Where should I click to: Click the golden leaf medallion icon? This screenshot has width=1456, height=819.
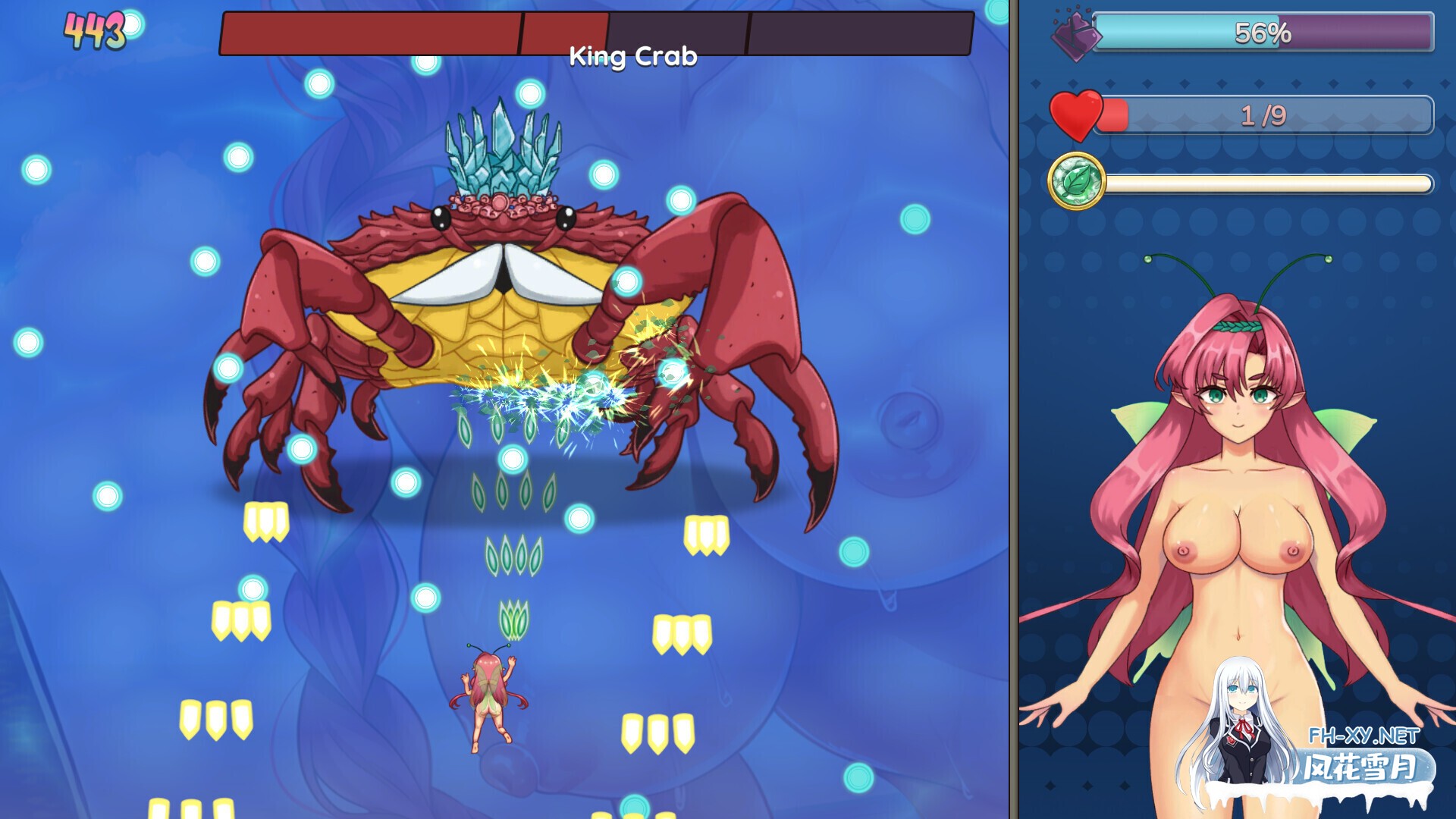coord(1075,180)
